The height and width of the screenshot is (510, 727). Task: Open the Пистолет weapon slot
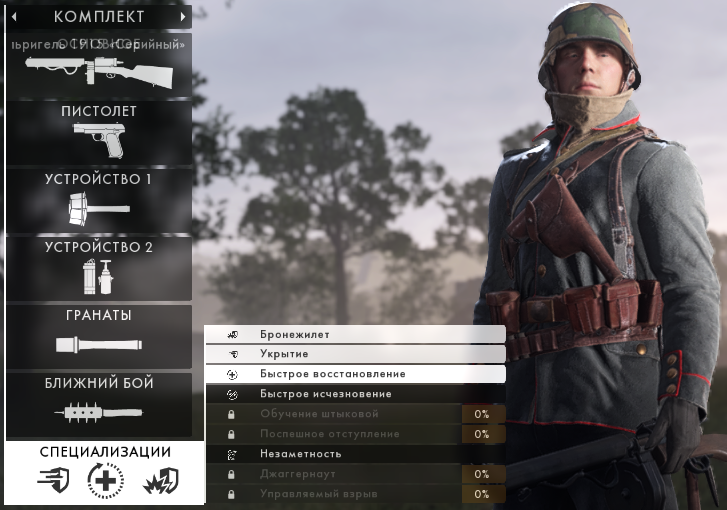point(98,132)
